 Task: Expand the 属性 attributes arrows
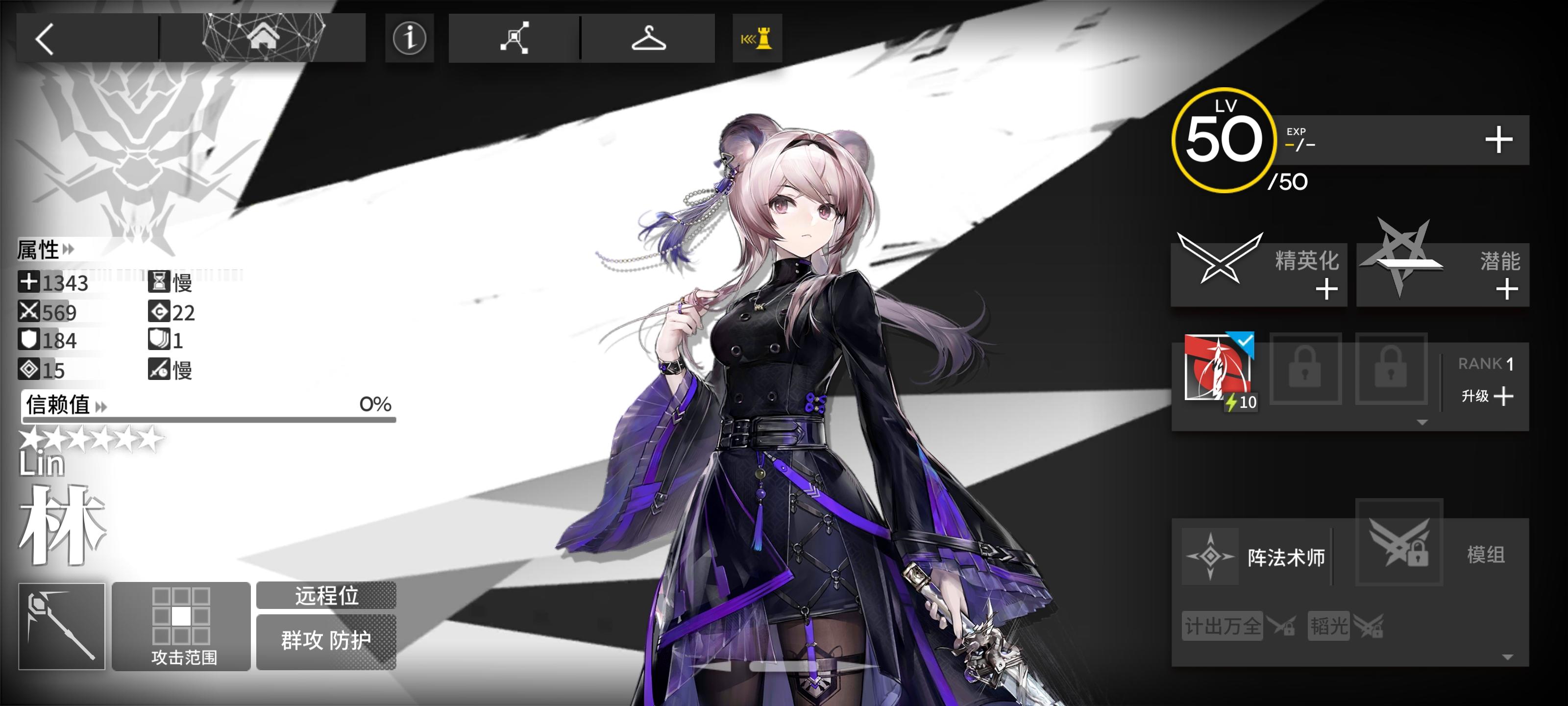[x=69, y=250]
